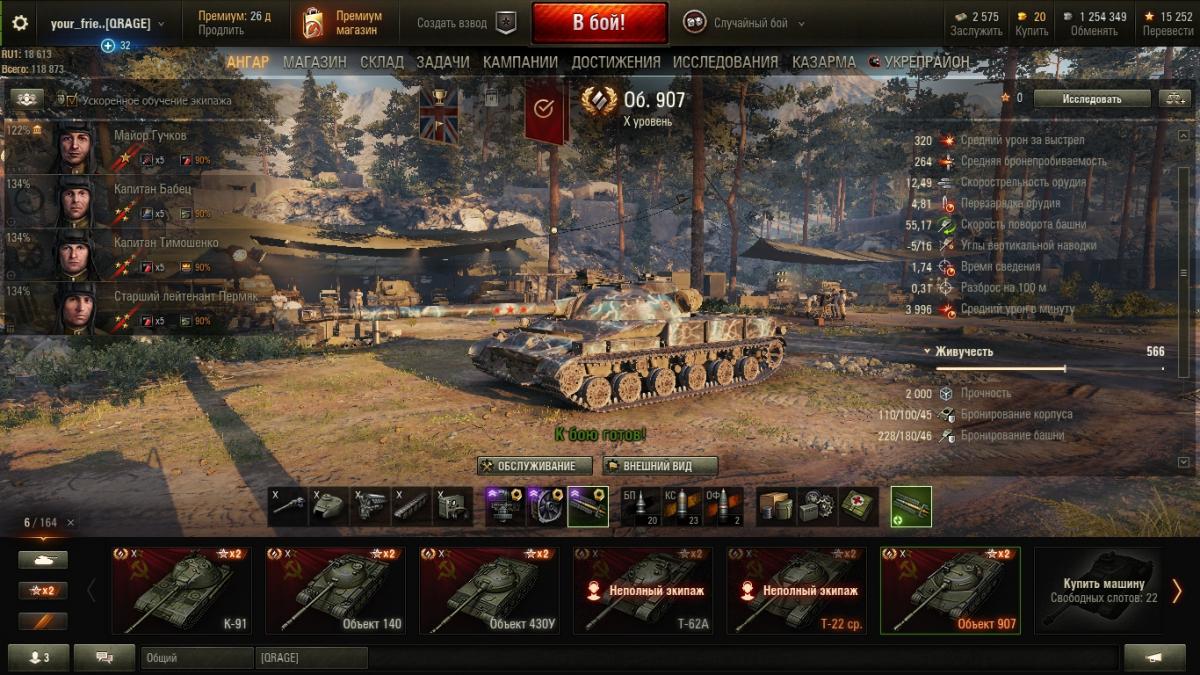Select the Объект 140 tank card

(x=334, y=590)
